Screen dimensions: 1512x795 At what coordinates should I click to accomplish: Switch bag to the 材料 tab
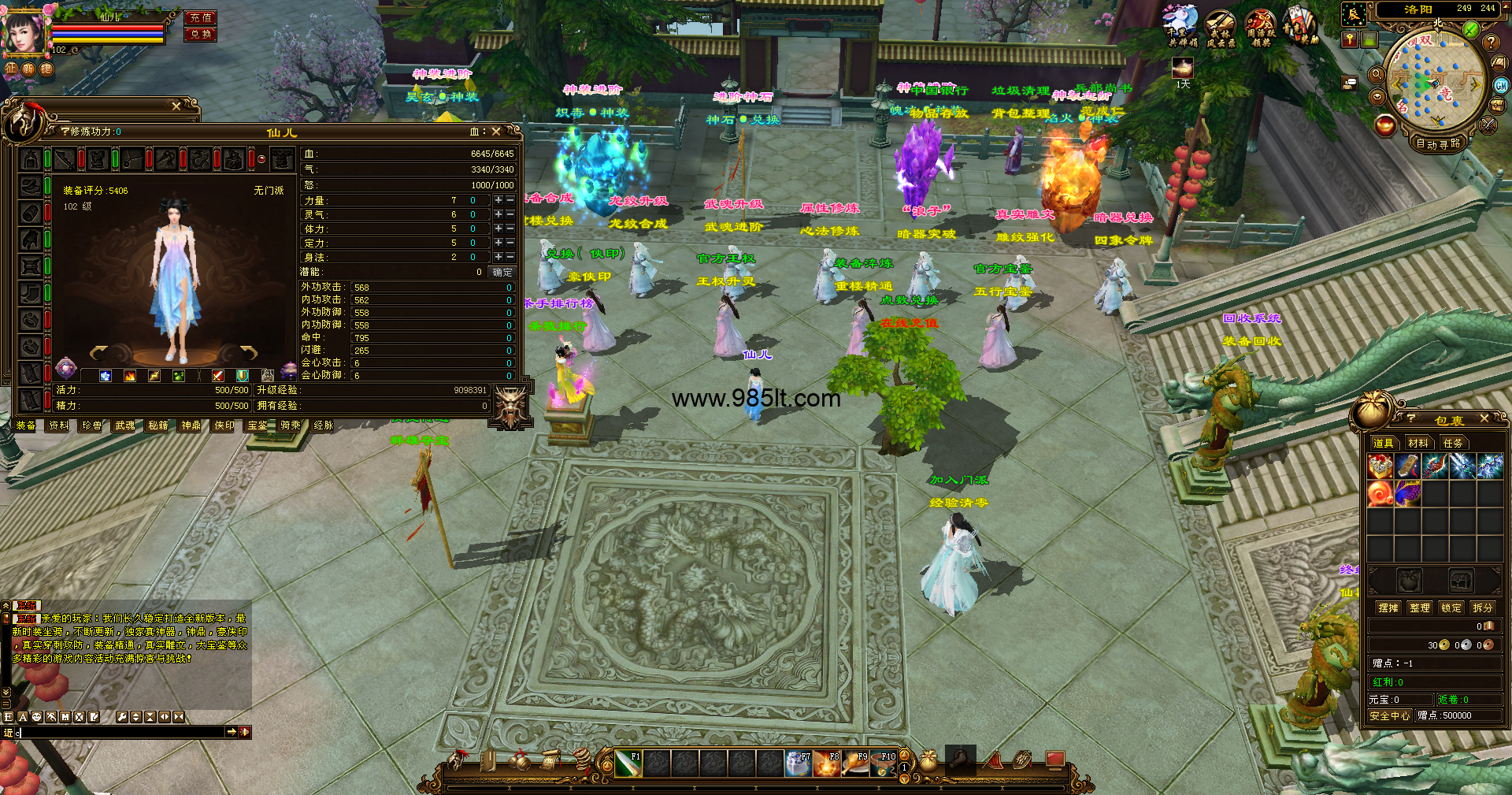click(x=1418, y=443)
